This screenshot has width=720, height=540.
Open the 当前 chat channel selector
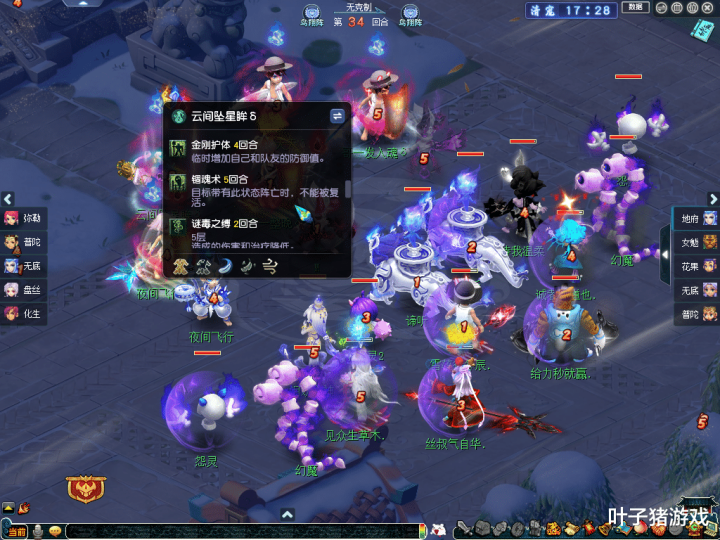pos(15,531)
